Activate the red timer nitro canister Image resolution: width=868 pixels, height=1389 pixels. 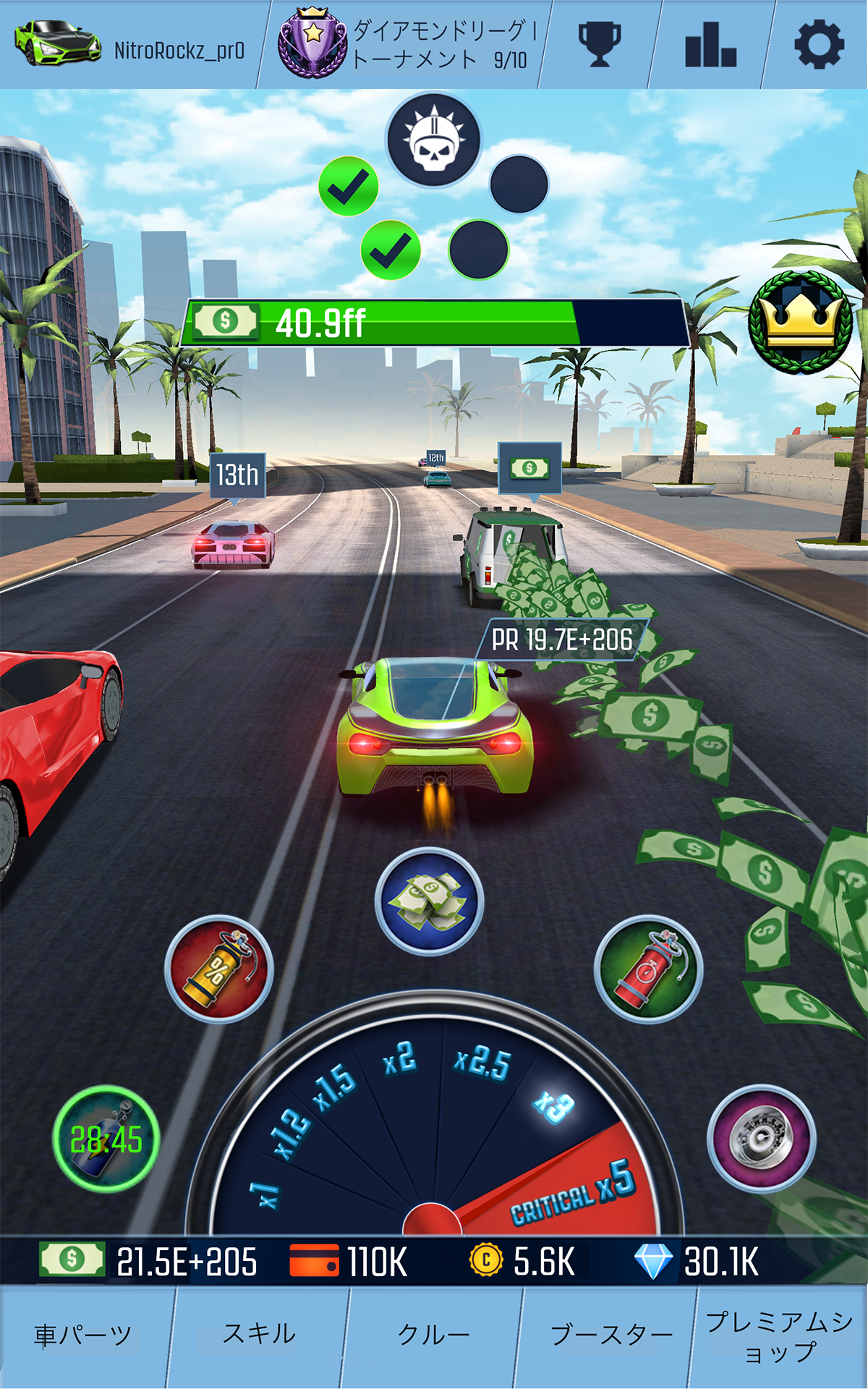click(x=648, y=969)
